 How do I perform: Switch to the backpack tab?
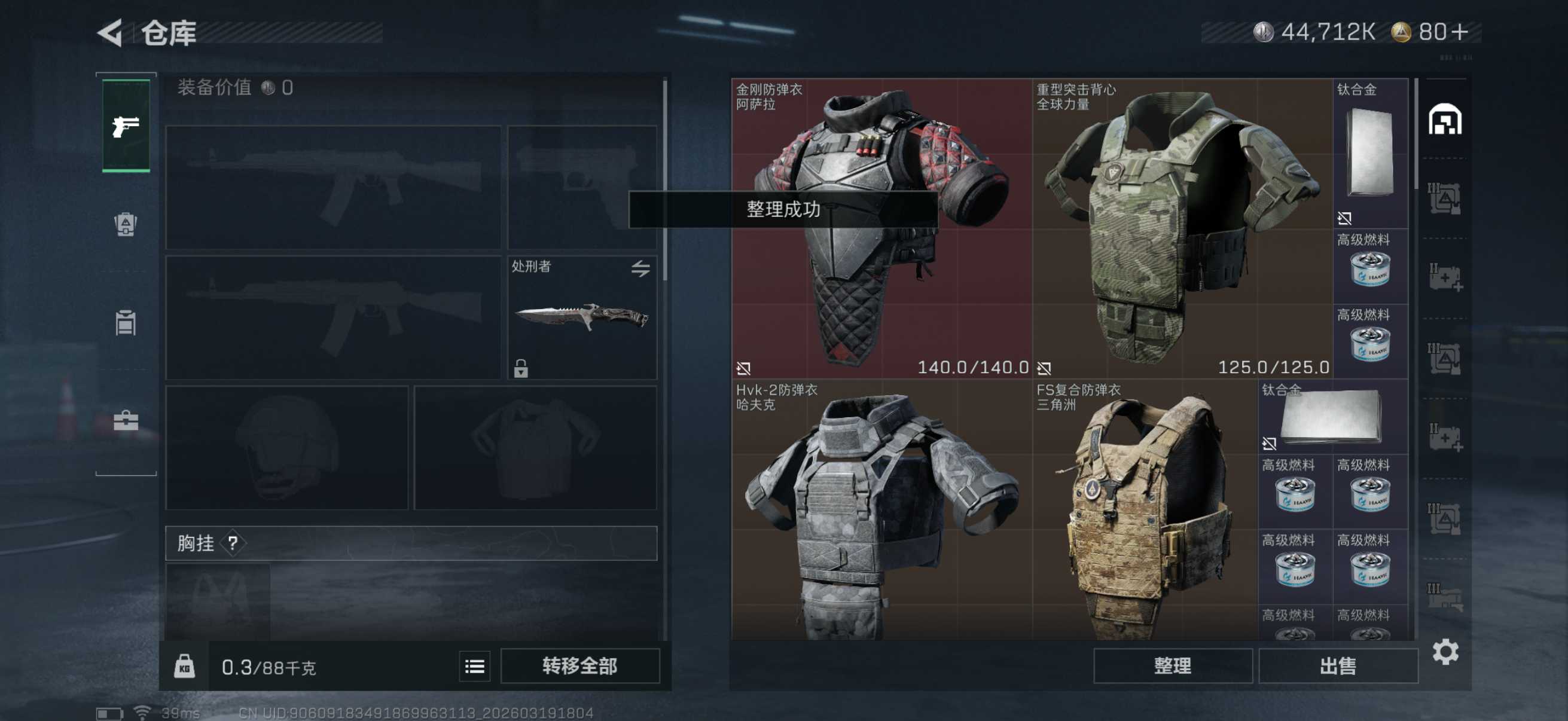pyautogui.click(x=126, y=225)
